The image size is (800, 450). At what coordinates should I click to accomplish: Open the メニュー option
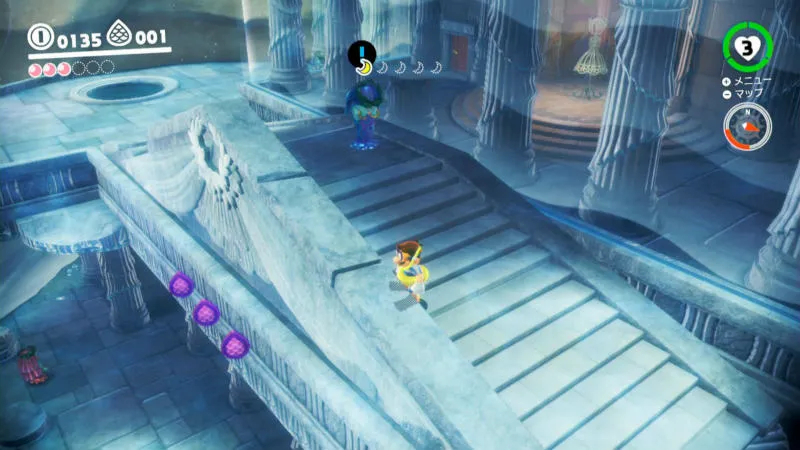pos(752,81)
